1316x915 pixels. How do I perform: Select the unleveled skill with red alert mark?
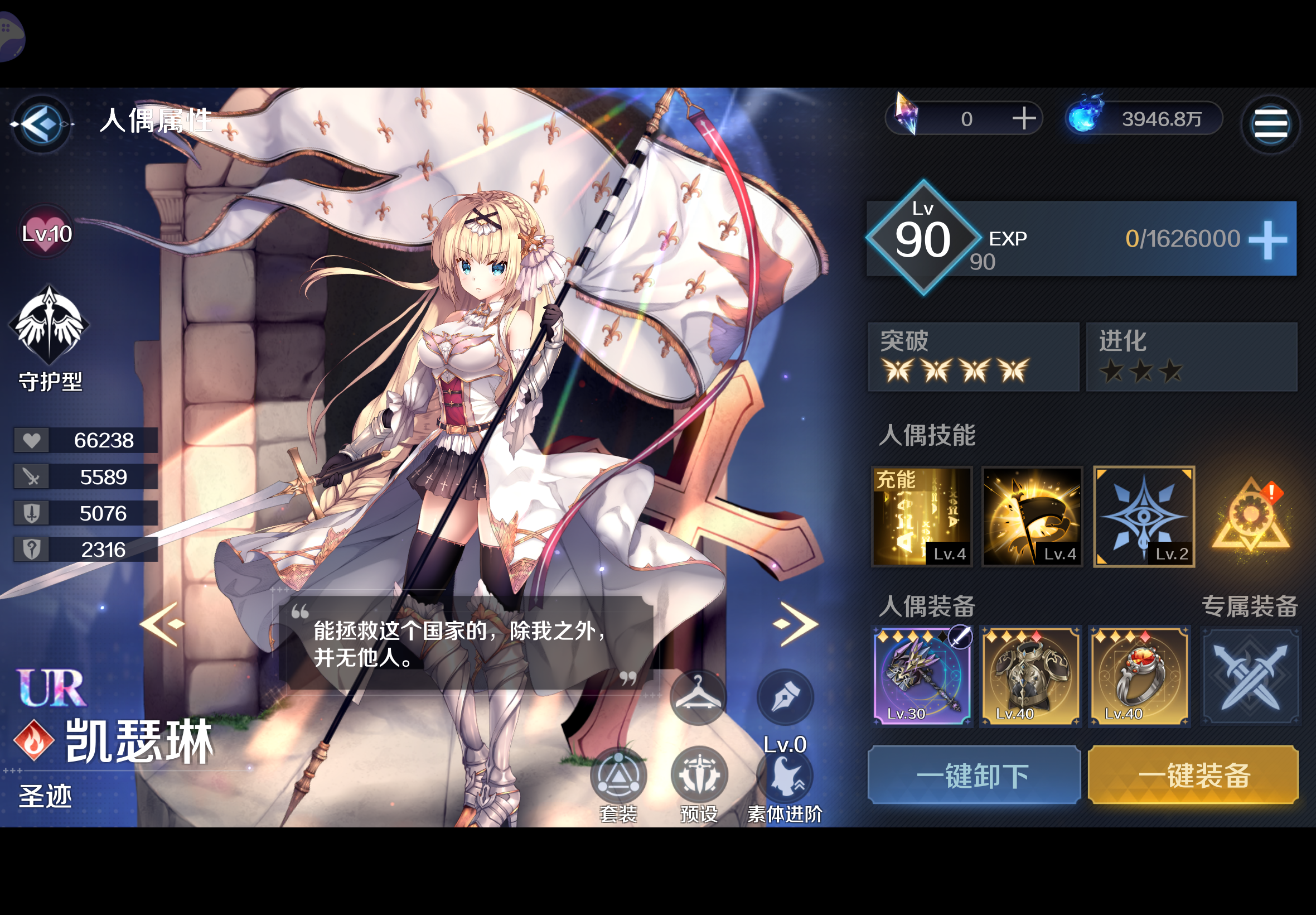pyautogui.click(x=1252, y=515)
